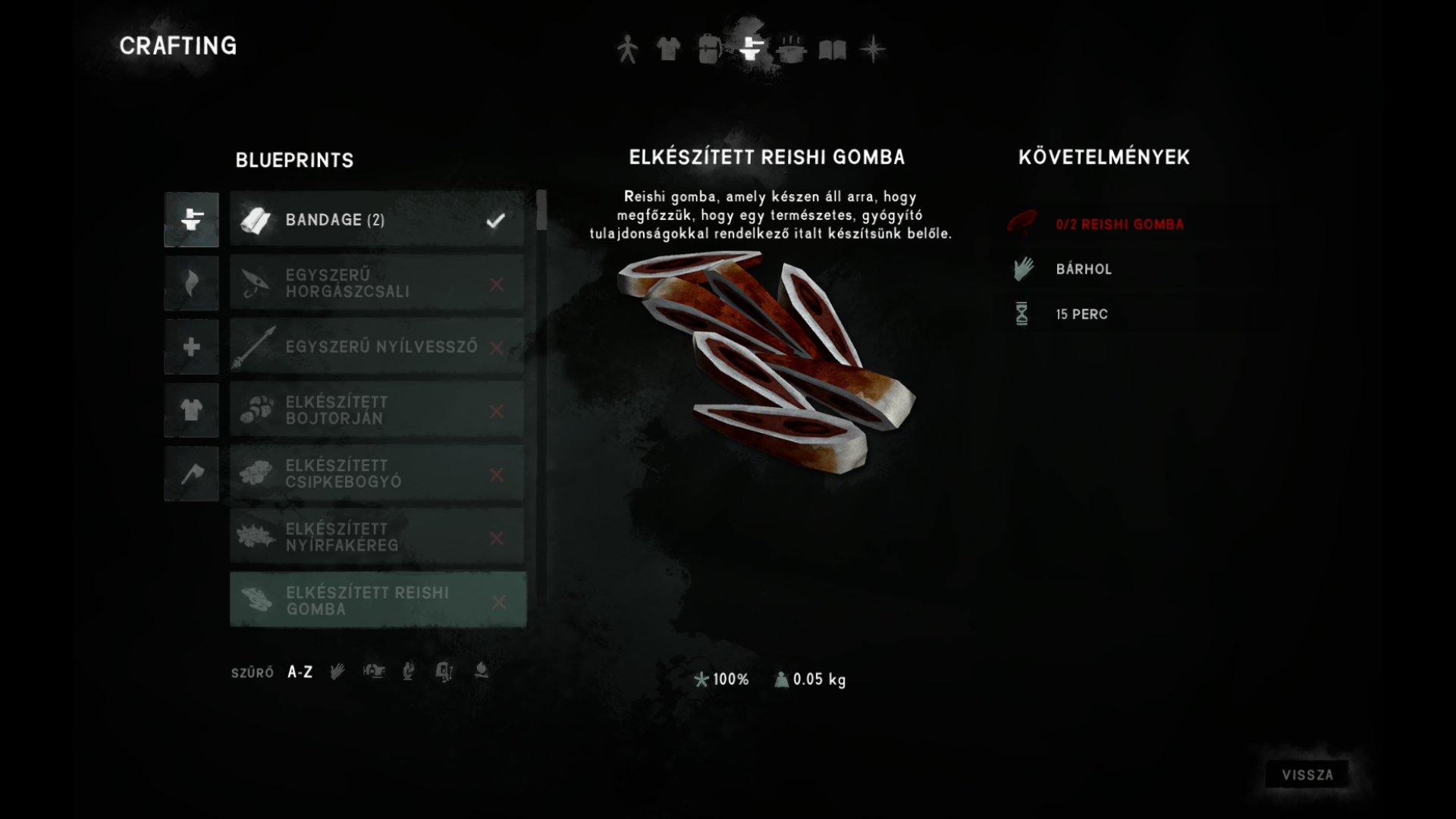
Task: Show first aid blueprints category
Action: pos(191,347)
